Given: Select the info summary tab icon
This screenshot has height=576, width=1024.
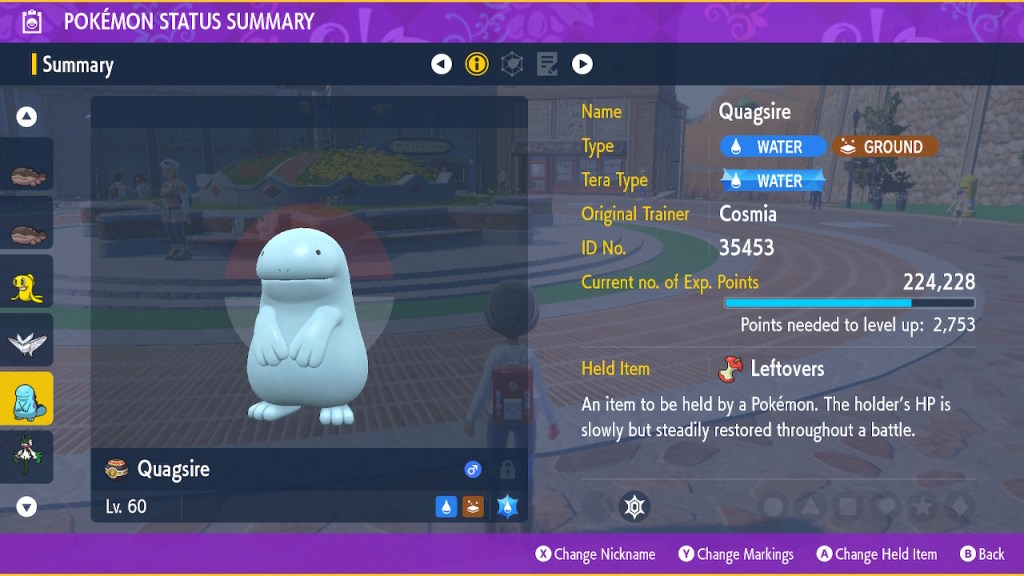Looking at the screenshot, I should click(x=477, y=65).
